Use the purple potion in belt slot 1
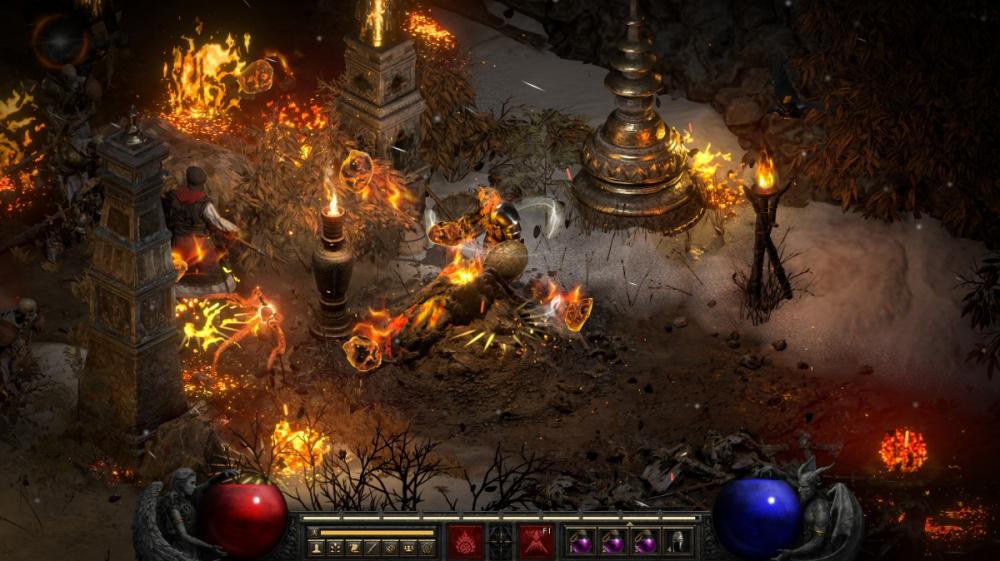1000x561 pixels. (582, 542)
